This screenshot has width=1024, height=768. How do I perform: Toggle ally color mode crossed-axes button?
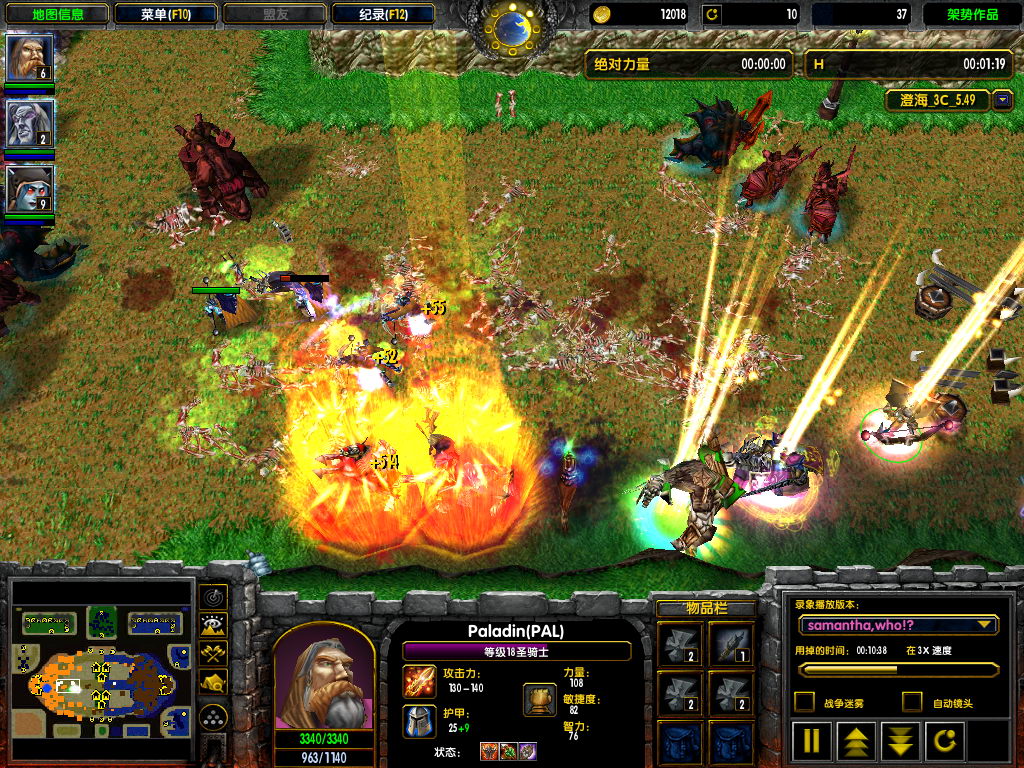(x=212, y=654)
